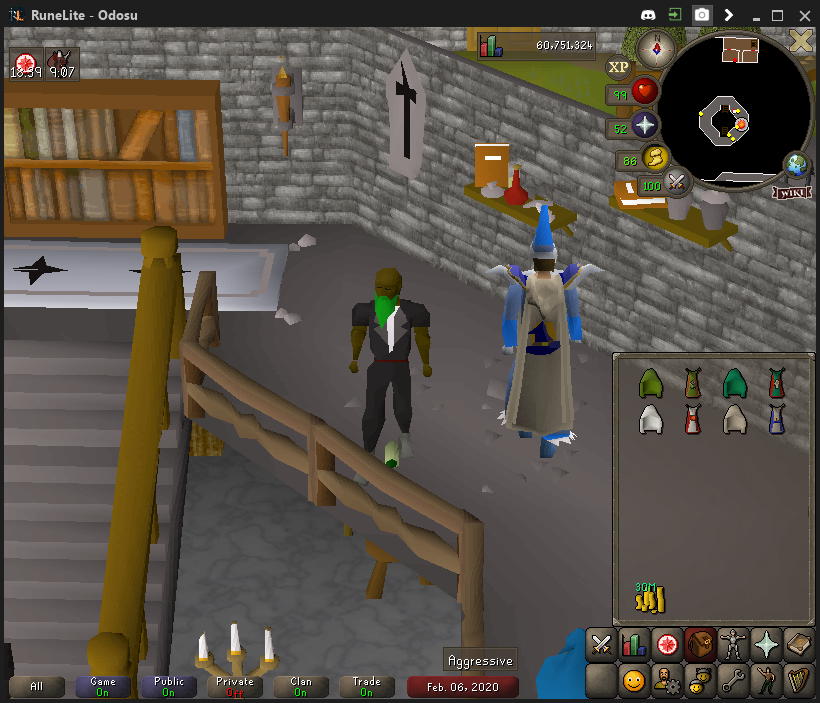Click the RuneLite screenshot camera button
The height and width of the screenshot is (703, 820).
pos(703,15)
